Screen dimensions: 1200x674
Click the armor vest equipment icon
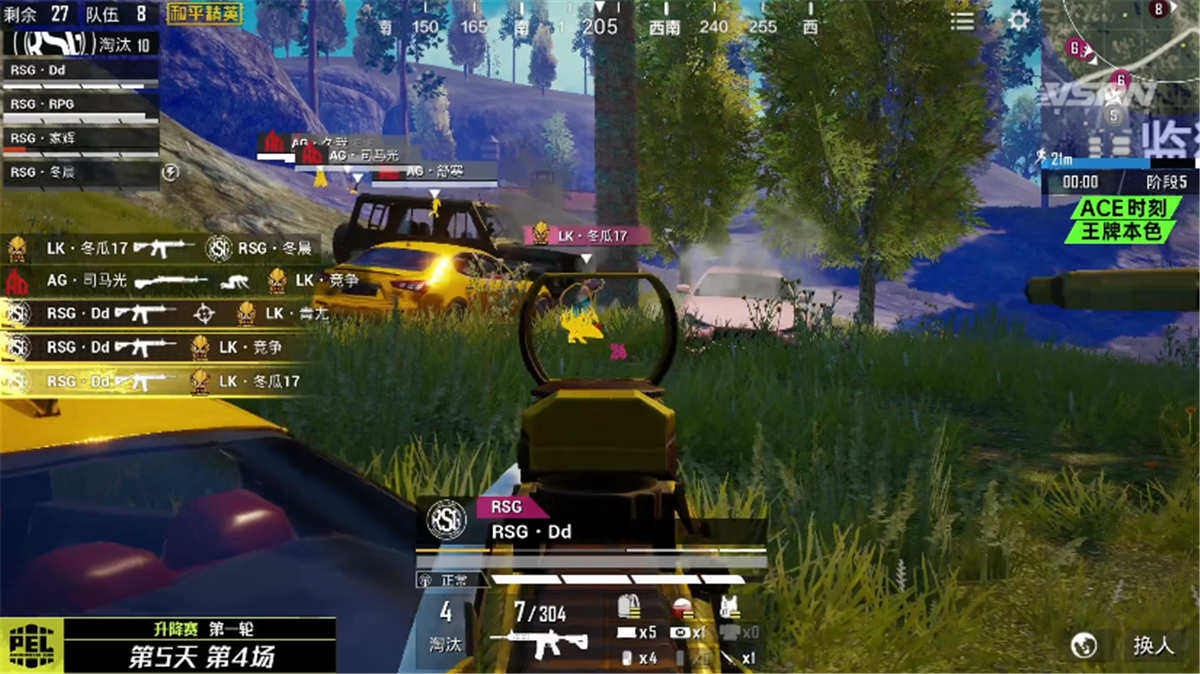coord(730,606)
